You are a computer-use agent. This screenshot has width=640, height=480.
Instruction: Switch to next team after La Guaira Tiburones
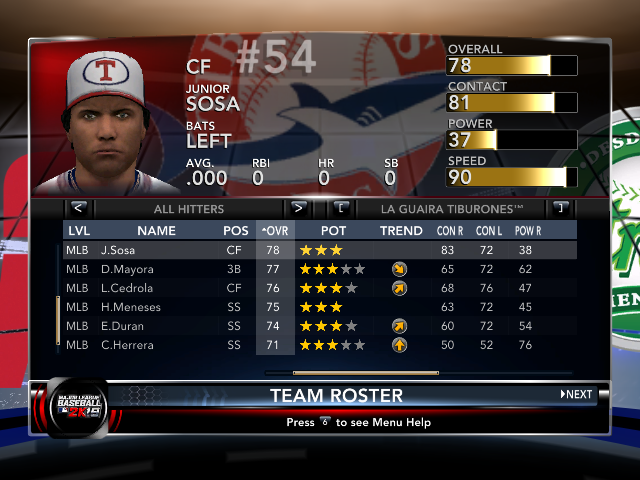click(559, 209)
